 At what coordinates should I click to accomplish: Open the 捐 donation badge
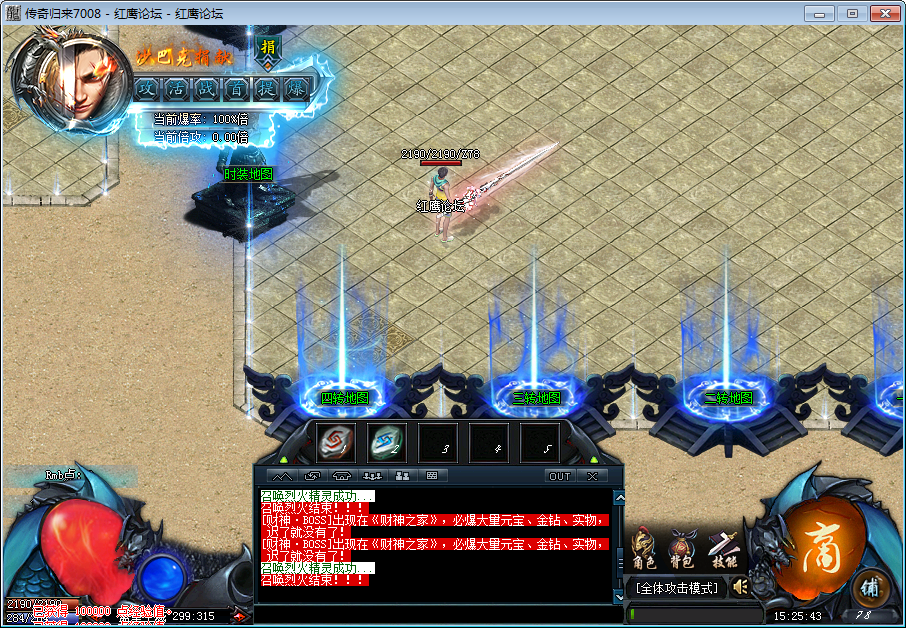coord(268,47)
